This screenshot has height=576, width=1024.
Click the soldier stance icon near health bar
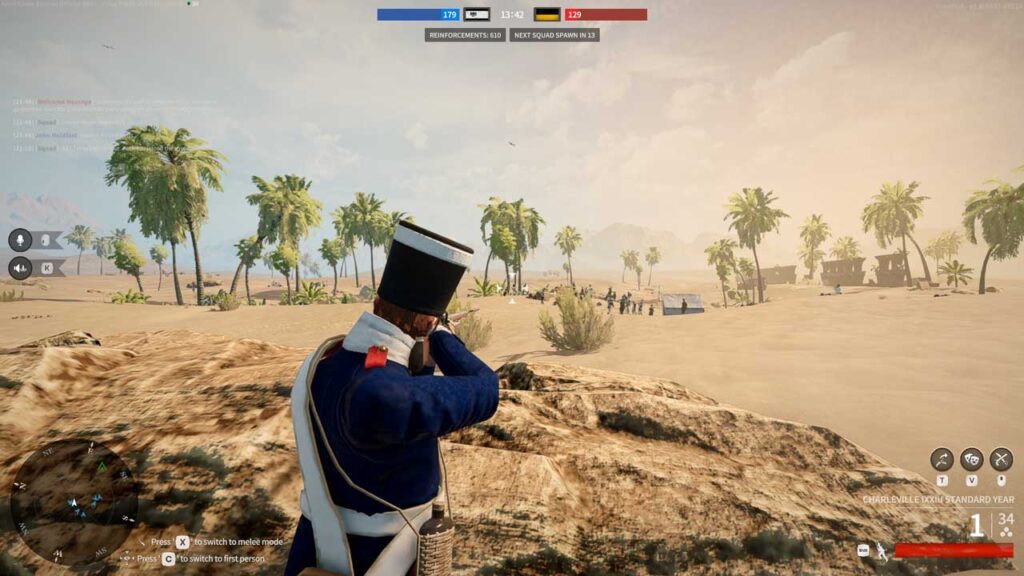(x=881, y=550)
